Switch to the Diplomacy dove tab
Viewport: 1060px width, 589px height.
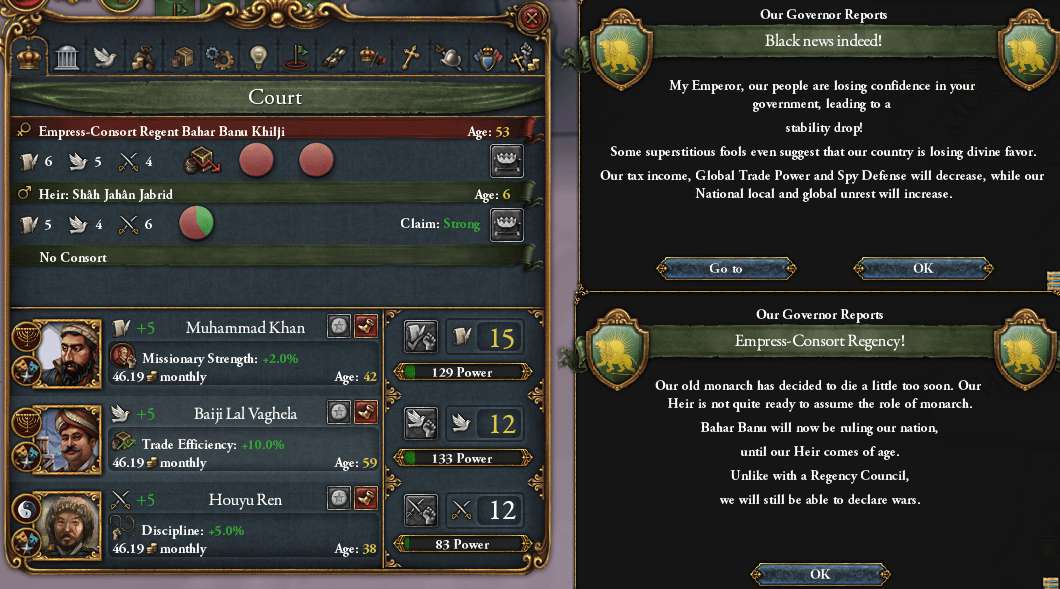click(x=105, y=57)
